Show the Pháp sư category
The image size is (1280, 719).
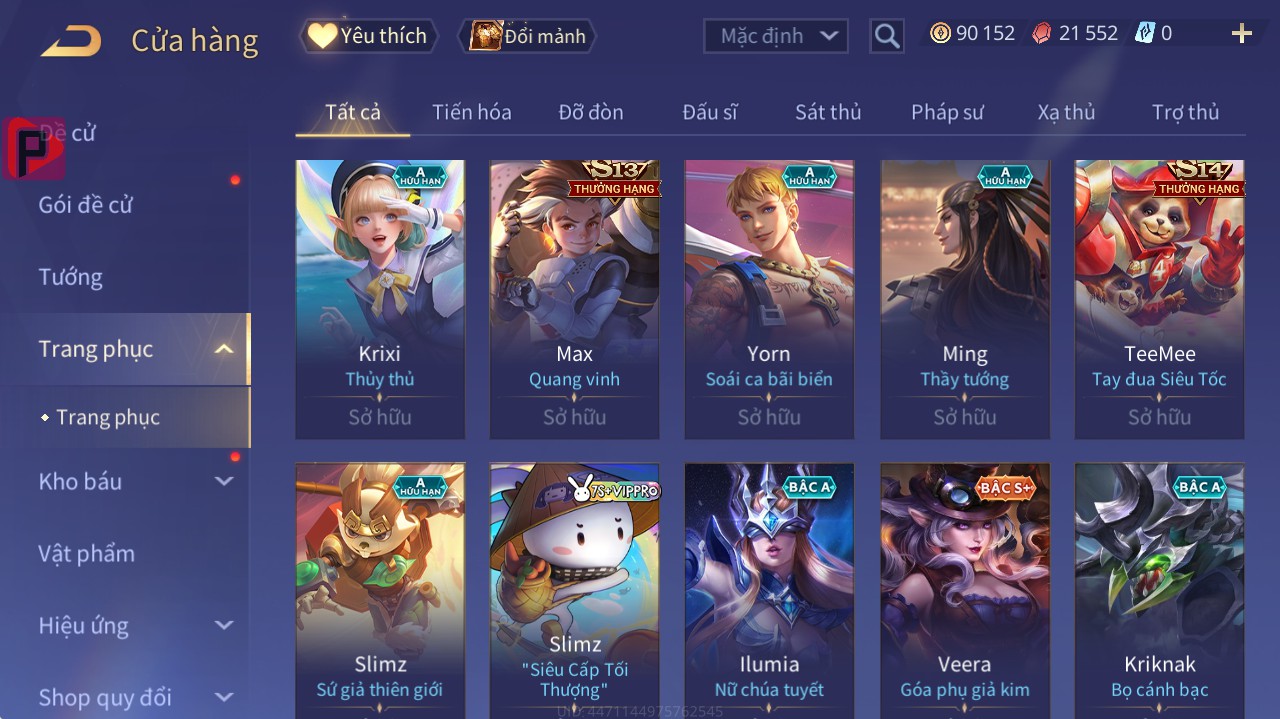(946, 112)
